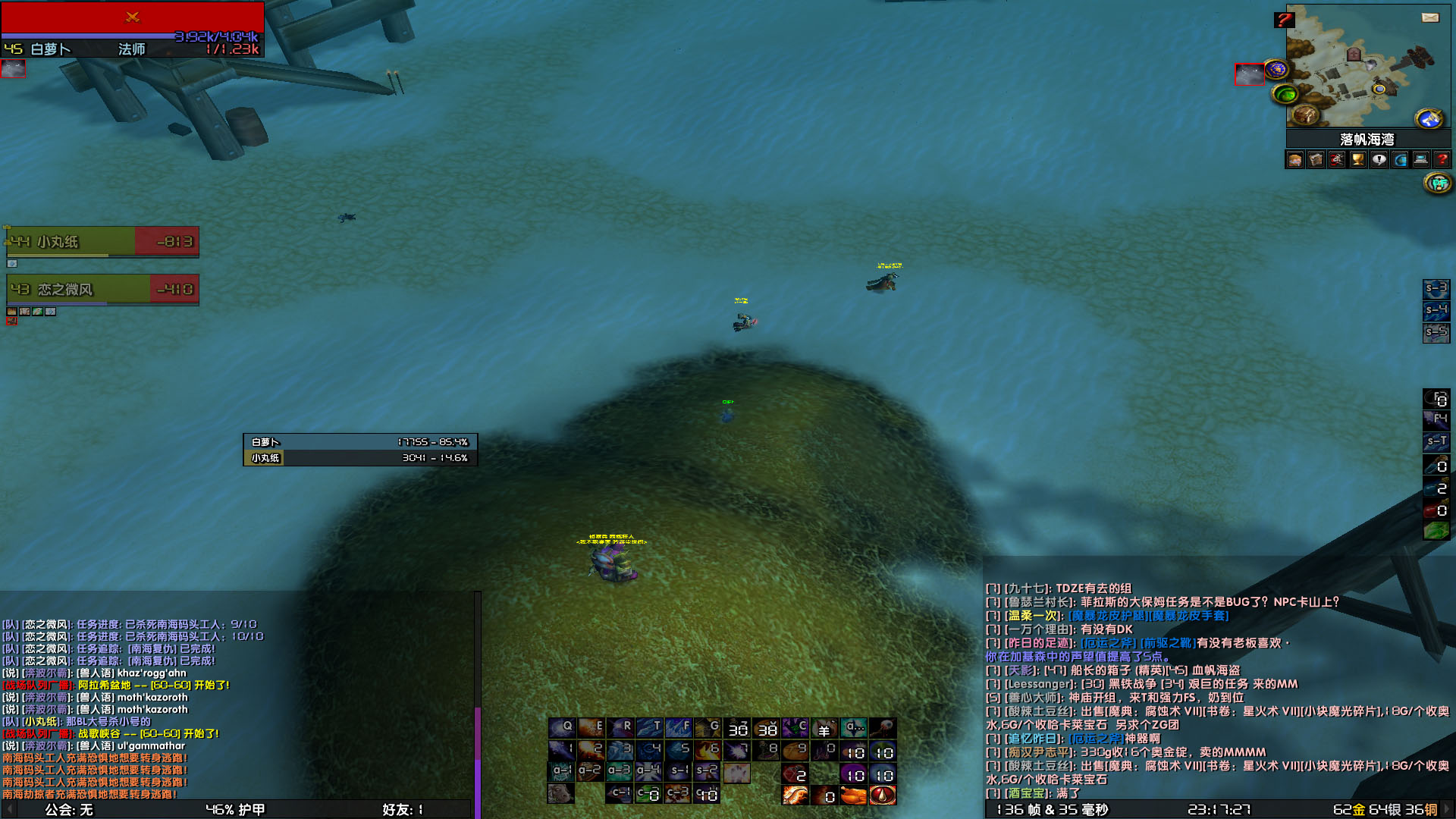Open the spellbook icon below the minimap
Viewport: 1456px width, 819px height.
click(x=1315, y=159)
